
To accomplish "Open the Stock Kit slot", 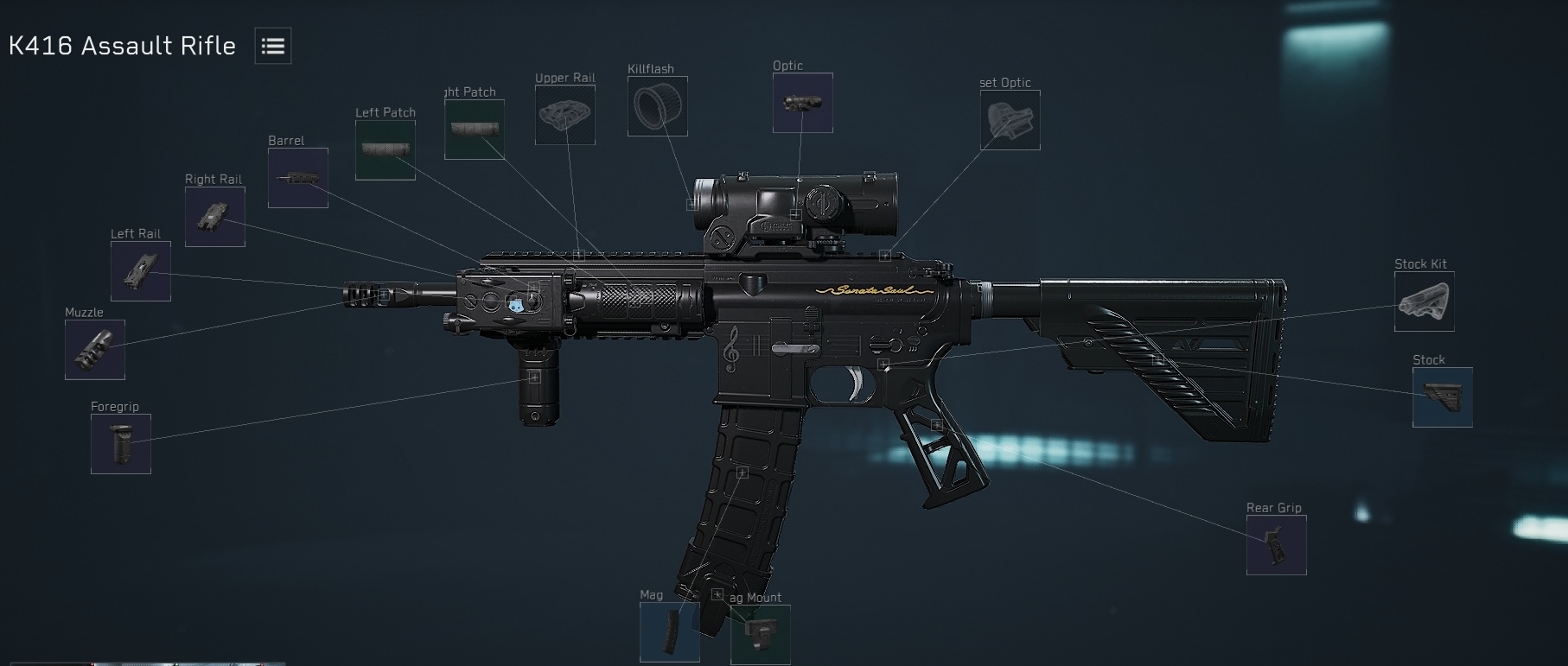I will (x=1424, y=302).
